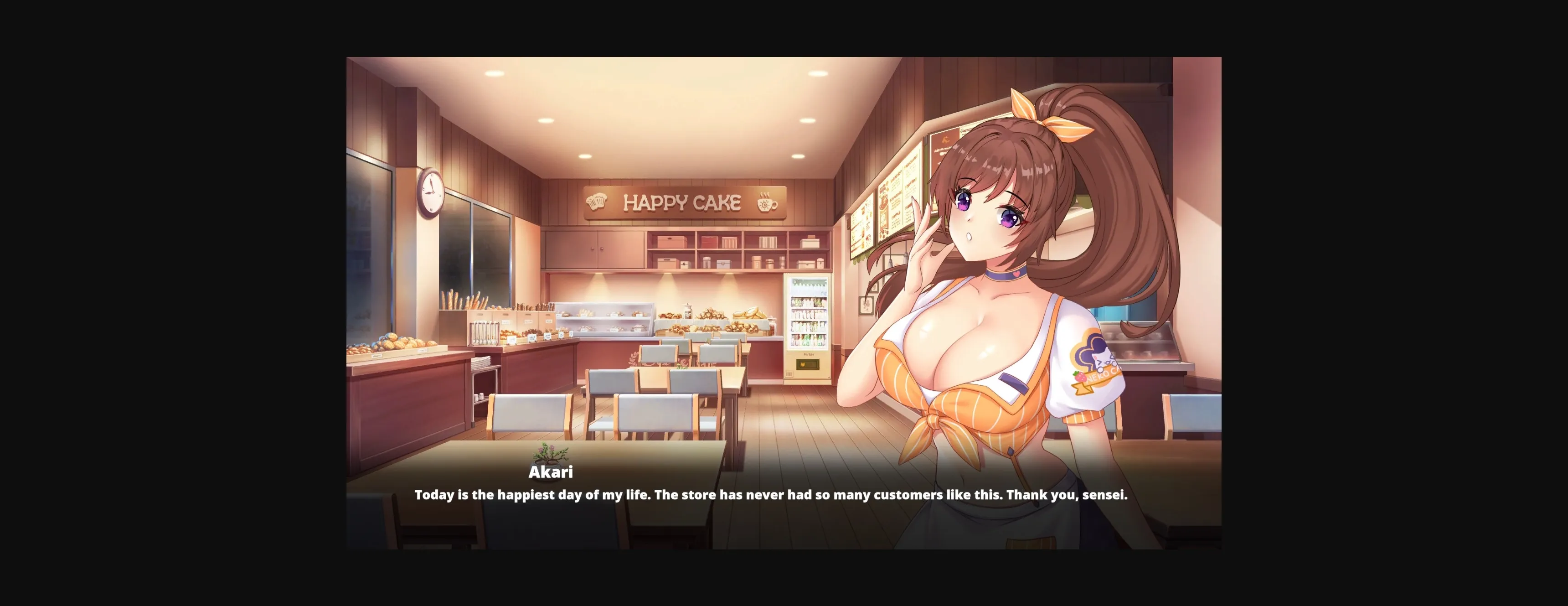
Task: Click the word sensei in the dialogue
Action: [x=1103, y=495]
